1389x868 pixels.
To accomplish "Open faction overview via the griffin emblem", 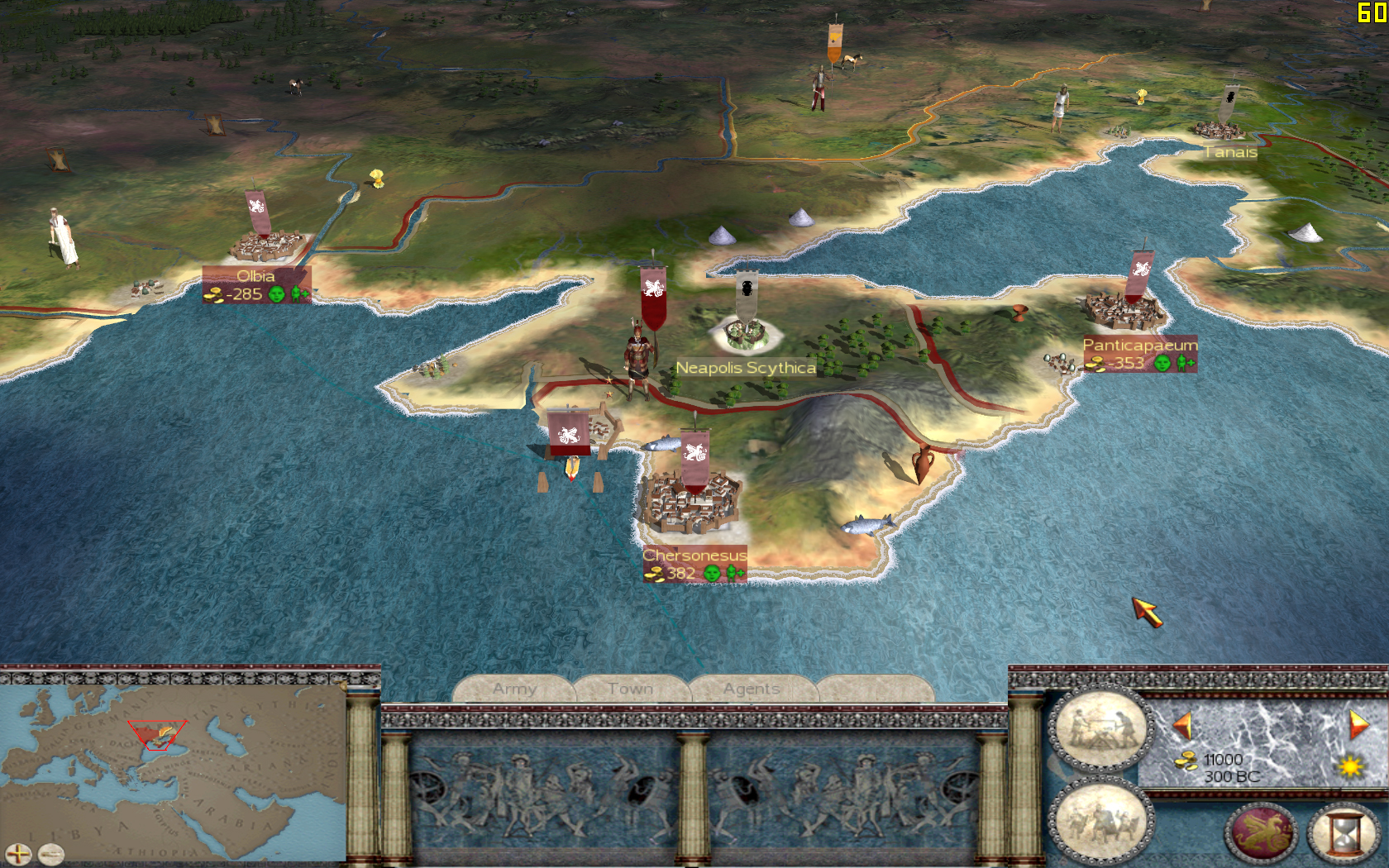I will pyautogui.click(x=1262, y=832).
